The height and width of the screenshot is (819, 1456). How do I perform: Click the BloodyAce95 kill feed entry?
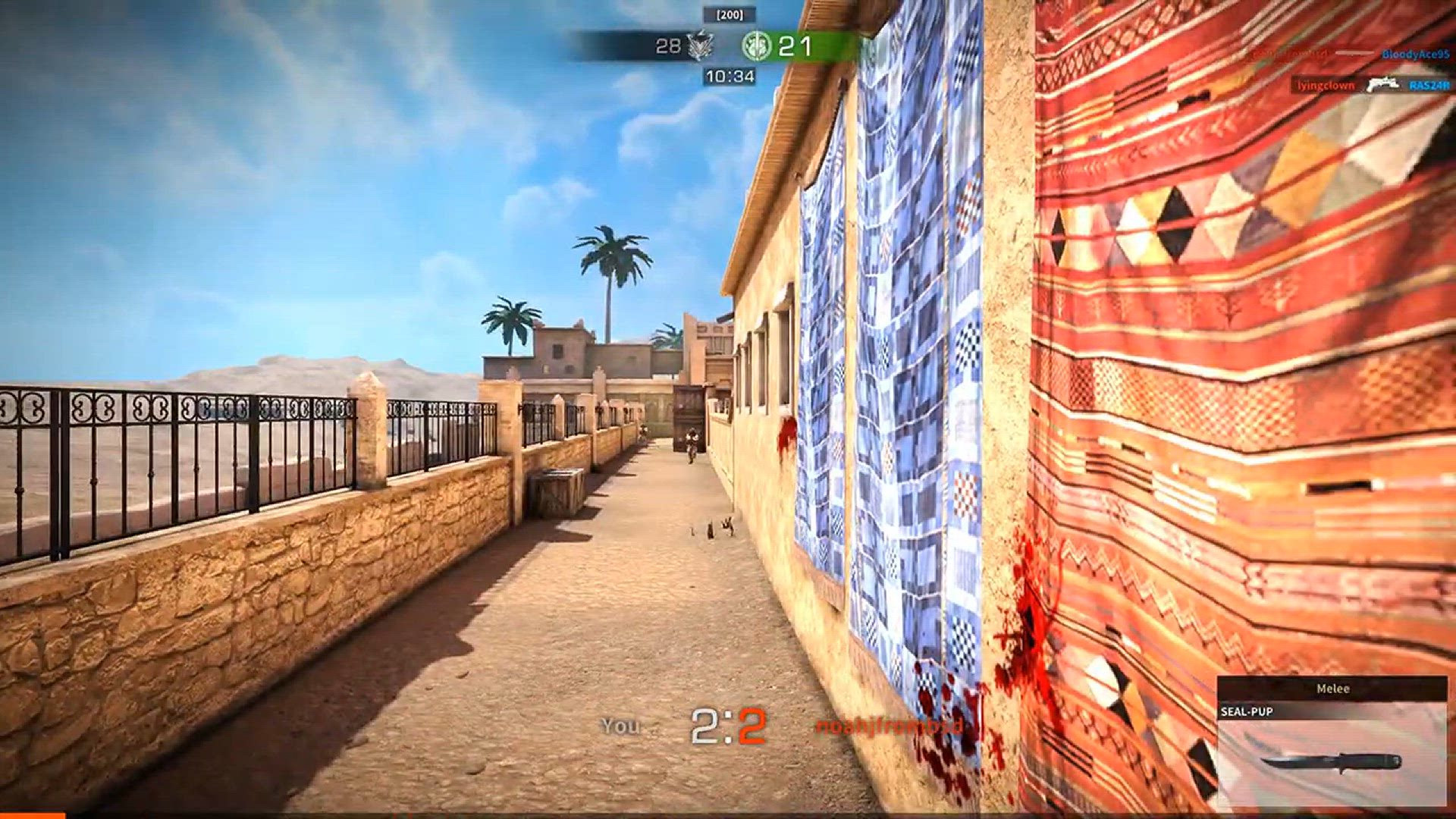(x=1415, y=54)
